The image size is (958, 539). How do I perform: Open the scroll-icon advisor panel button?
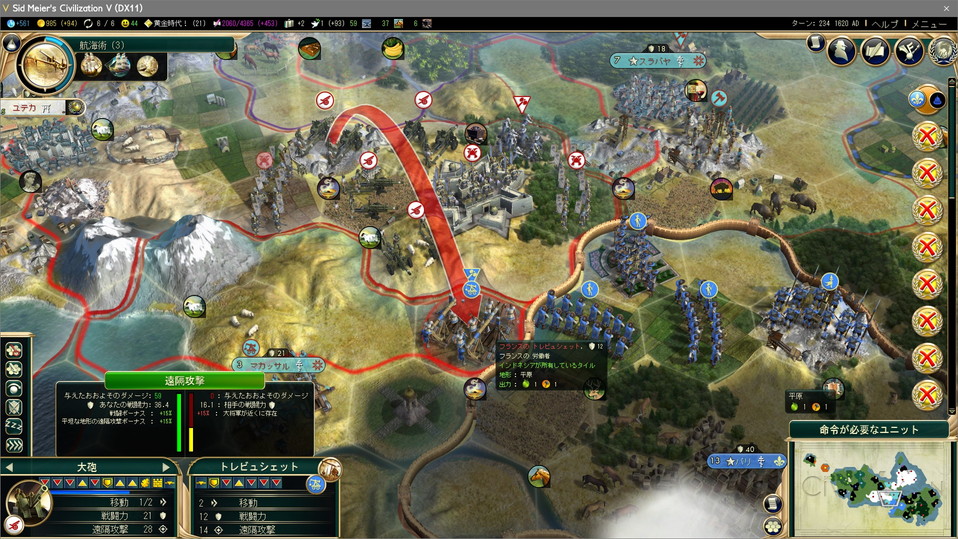816,44
